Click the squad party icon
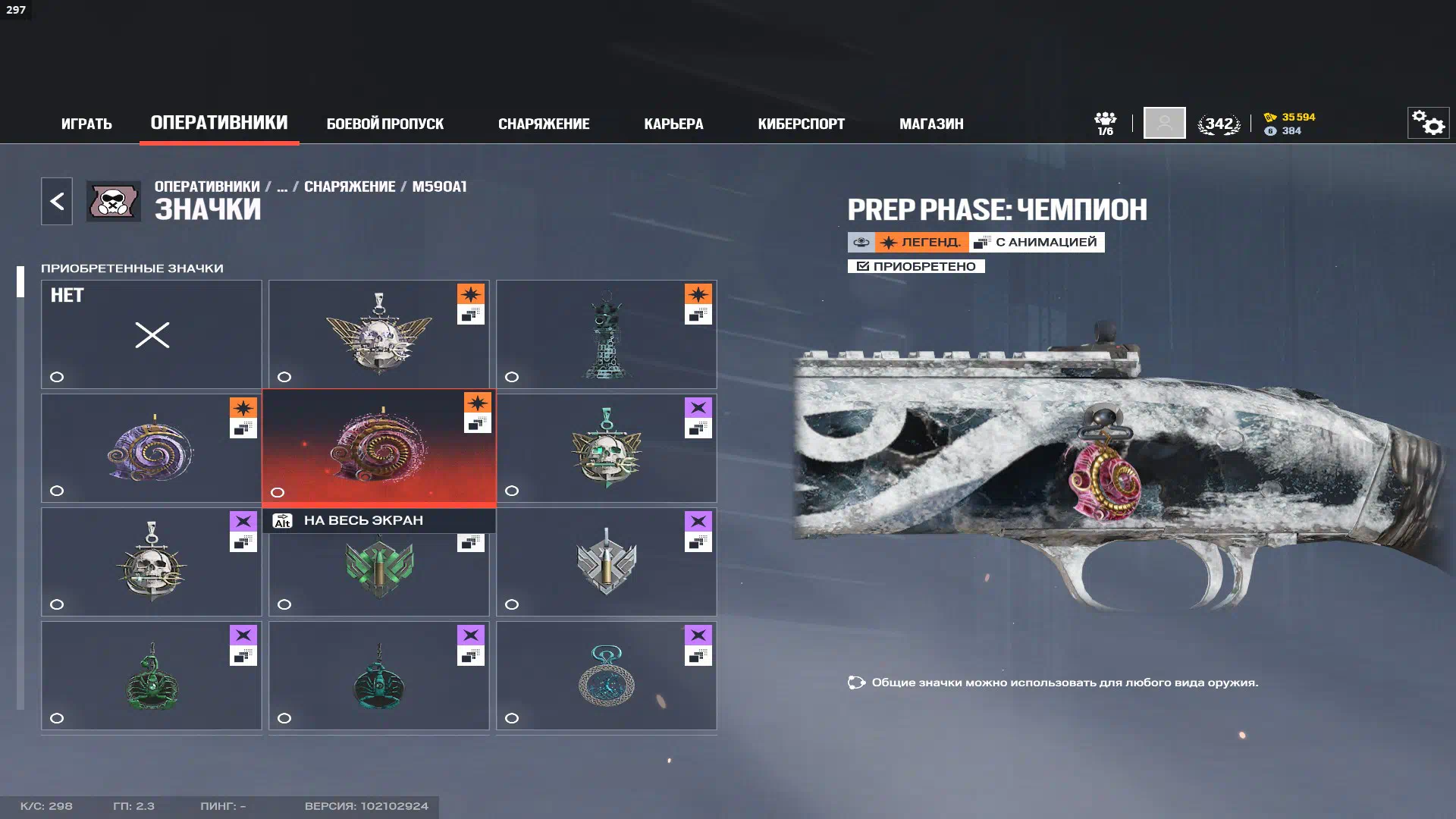Viewport: 1456px width, 819px height. [x=1105, y=123]
